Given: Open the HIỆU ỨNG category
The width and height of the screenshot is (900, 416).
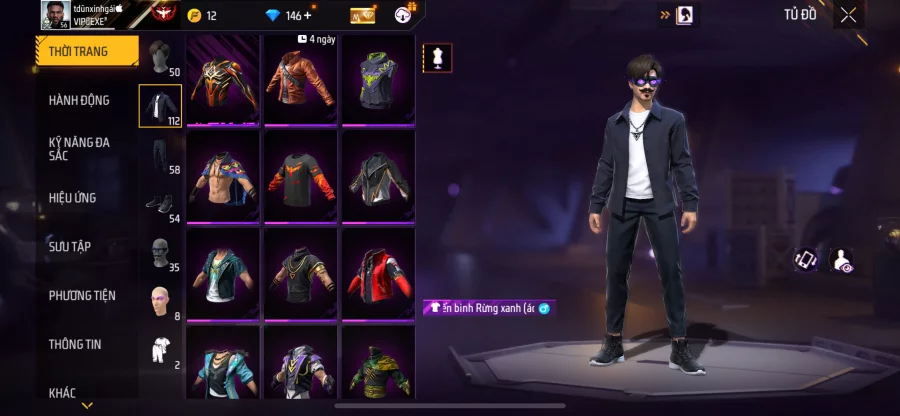Looking at the screenshot, I should pyautogui.click(x=72, y=198).
